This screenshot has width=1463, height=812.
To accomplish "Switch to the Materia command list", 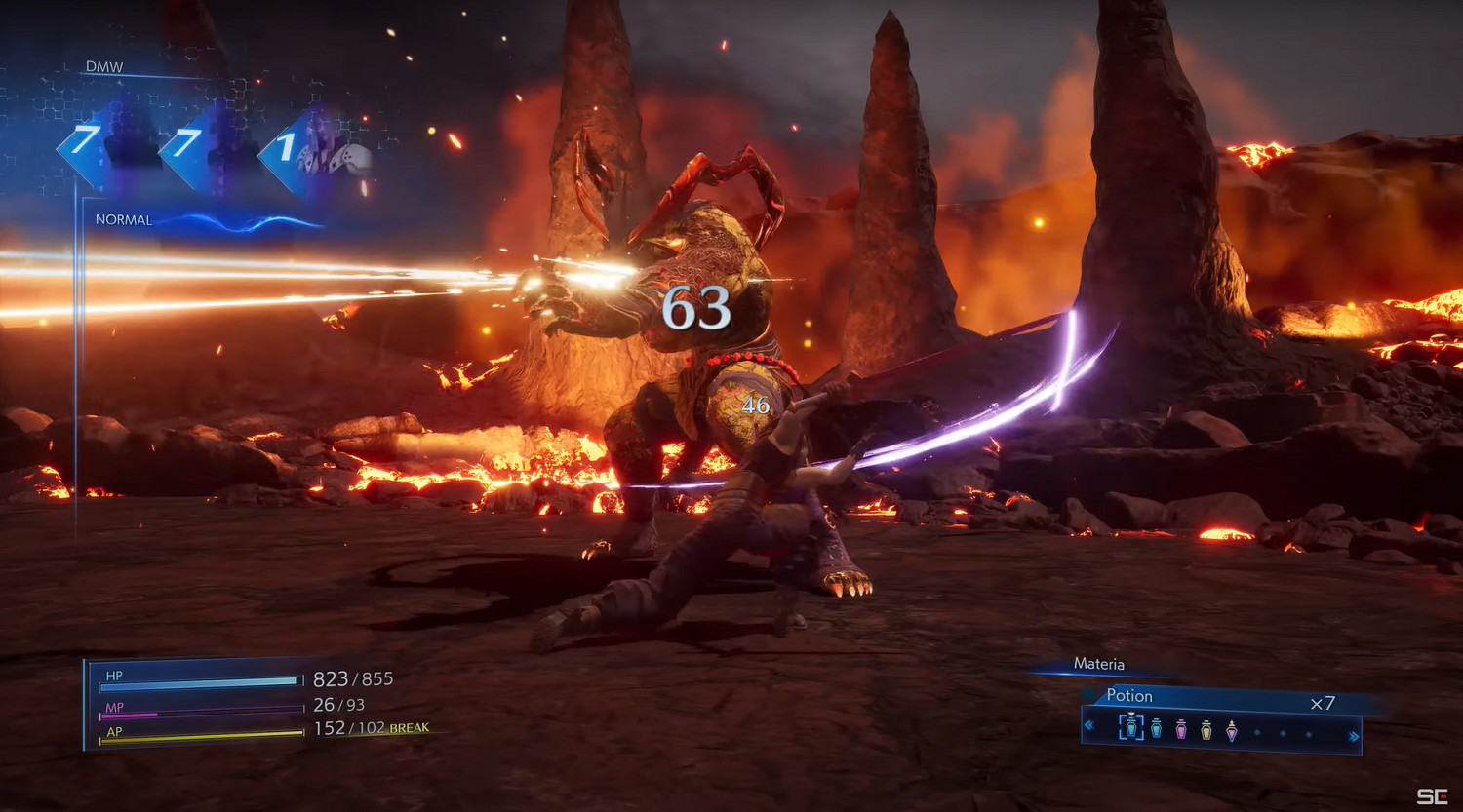I will [1098, 664].
